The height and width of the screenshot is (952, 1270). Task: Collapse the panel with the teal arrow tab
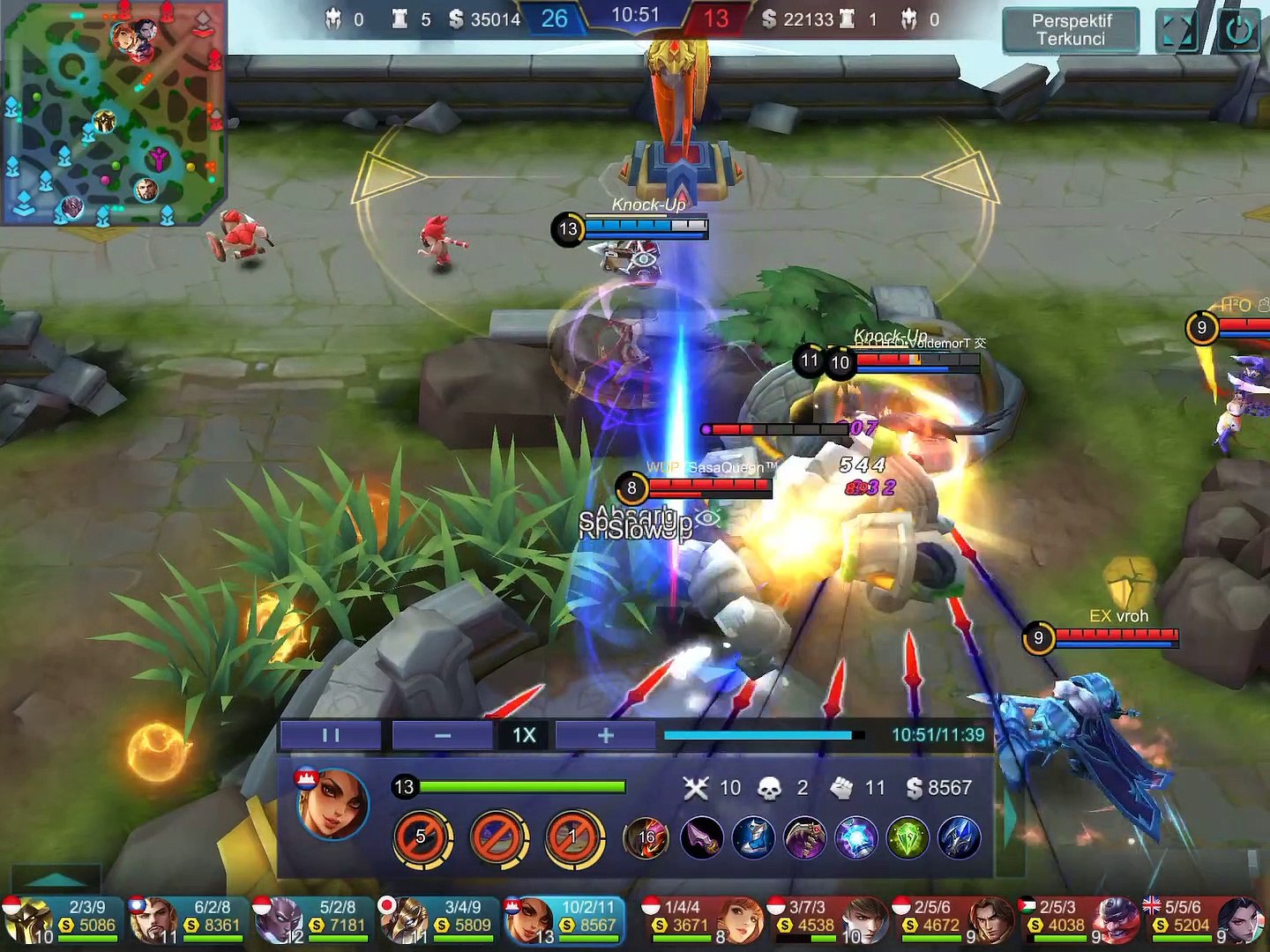pyautogui.click(x=55, y=878)
